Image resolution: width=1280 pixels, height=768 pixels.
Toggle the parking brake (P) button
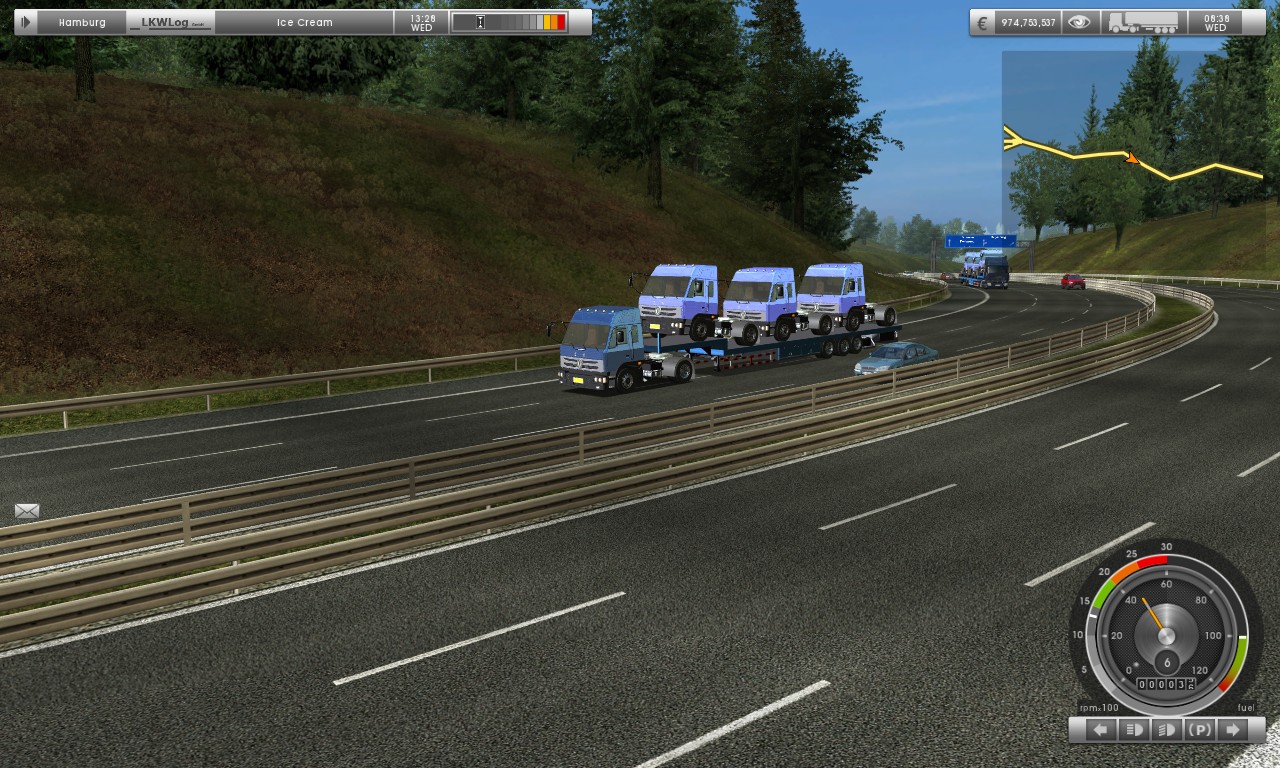1200,730
